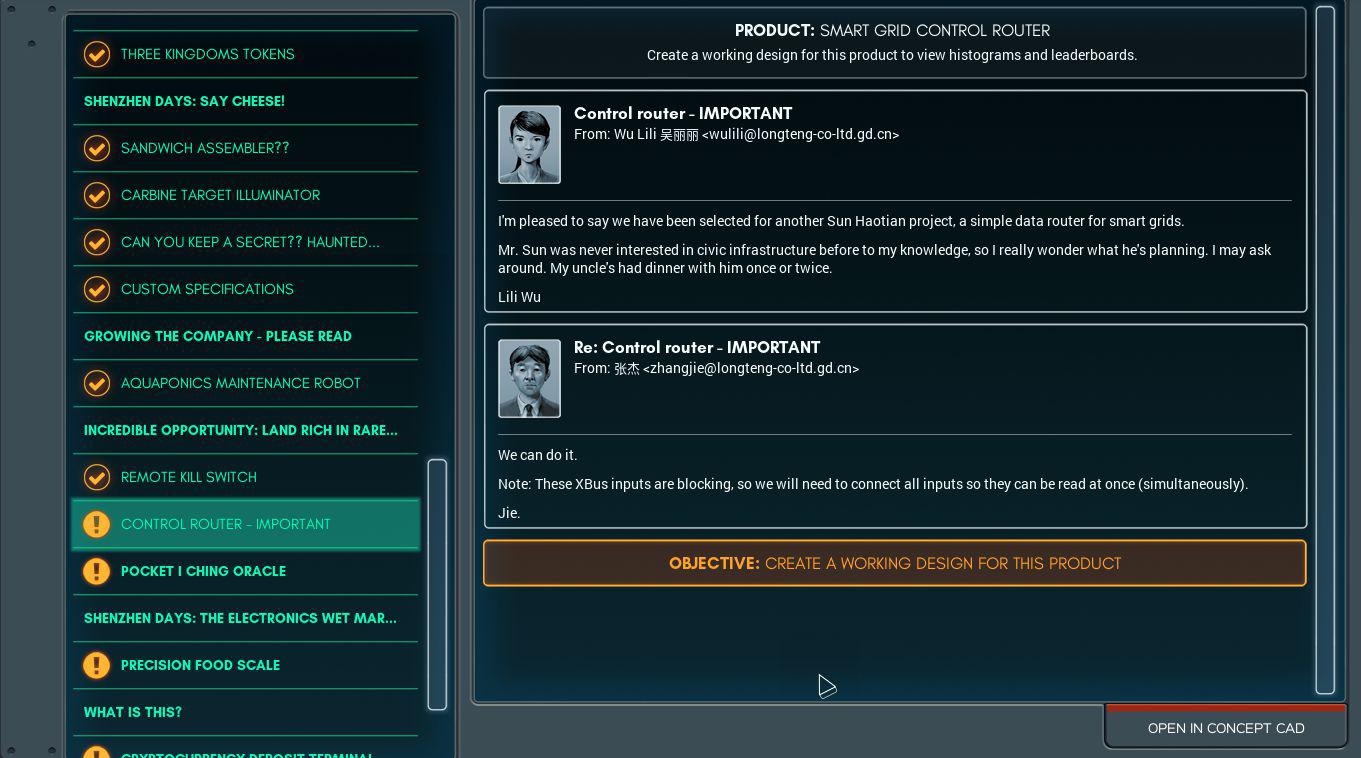Click the exclamation icon on Control Router - Important
1361x758 pixels.
[x=97, y=524]
